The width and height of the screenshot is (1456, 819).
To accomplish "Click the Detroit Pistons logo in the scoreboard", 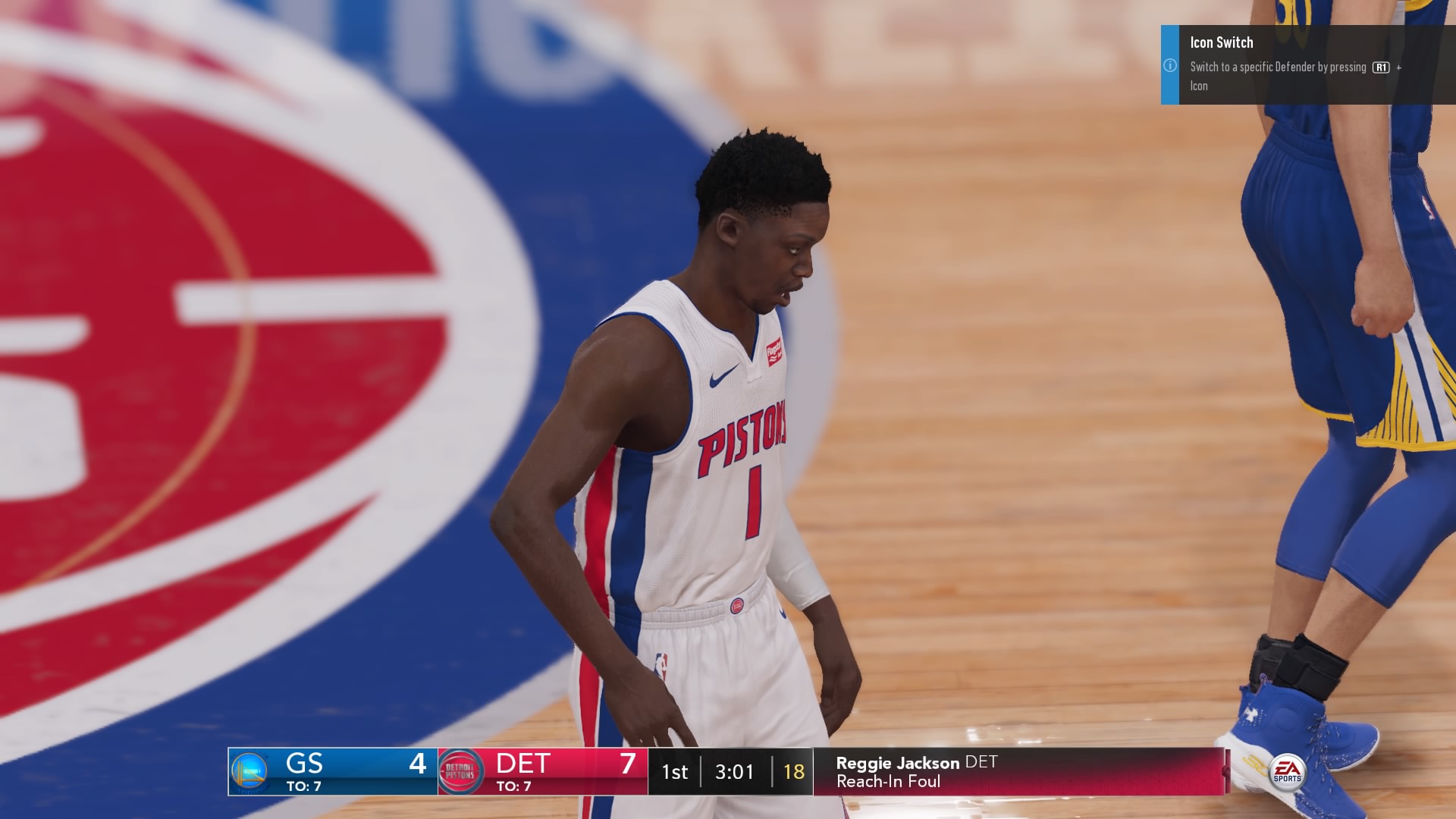I will pyautogui.click(x=461, y=771).
